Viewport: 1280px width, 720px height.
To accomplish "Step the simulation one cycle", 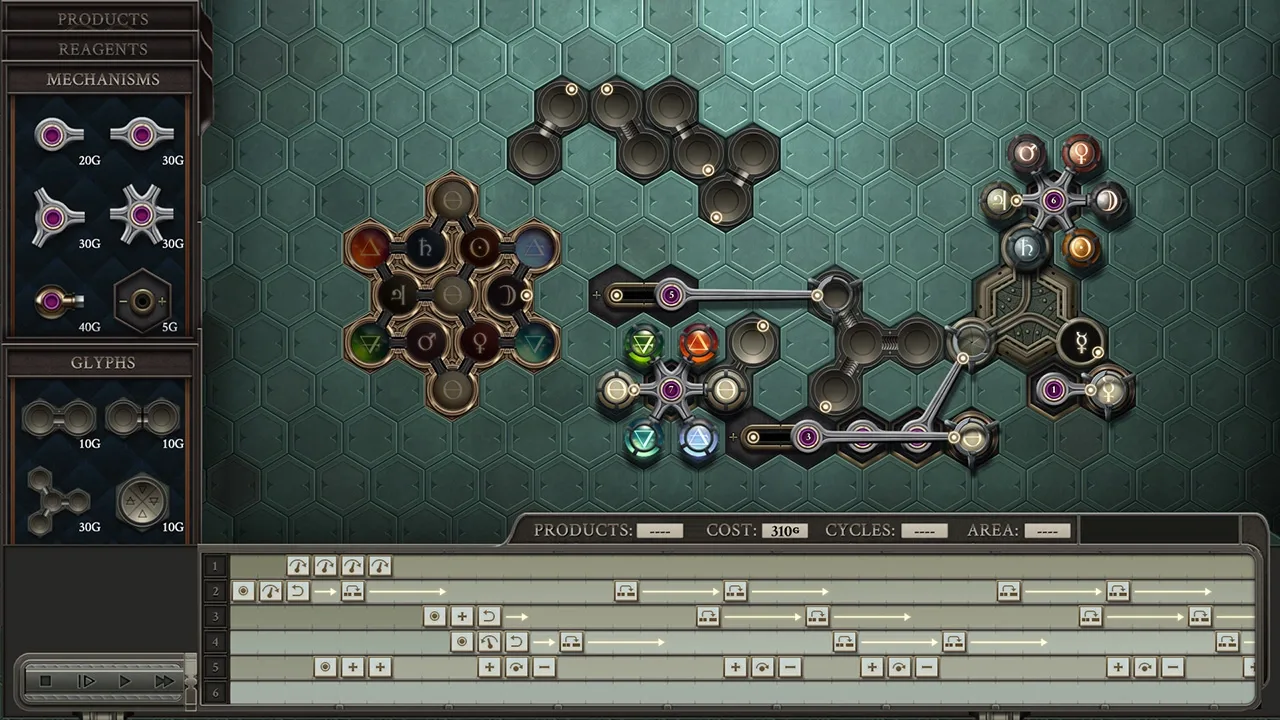I will point(86,681).
